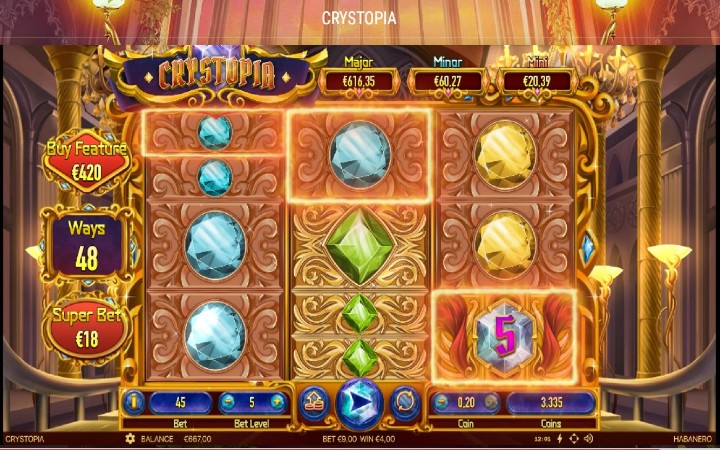The height and width of the screenshot is (450, 720).
Task: Open the Buy Feature €420 offer
Action: click(87, 159)
